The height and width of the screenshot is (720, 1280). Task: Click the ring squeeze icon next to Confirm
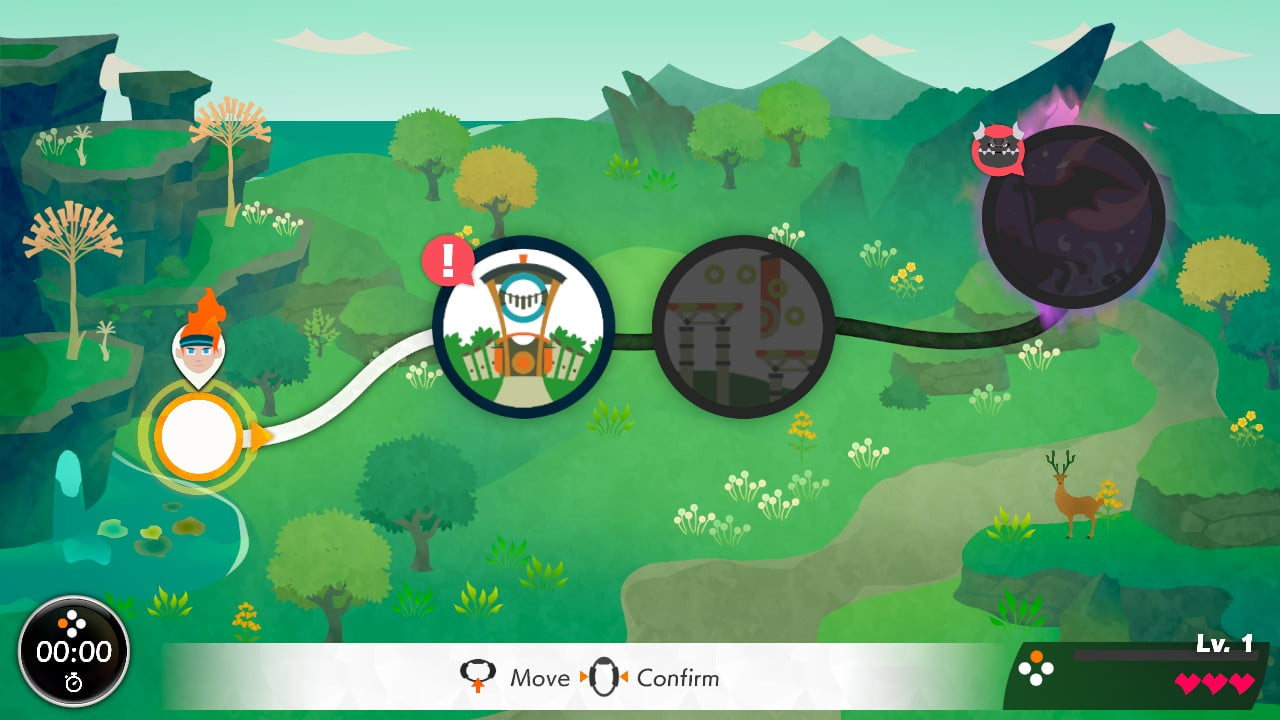[x=603, y=677]
